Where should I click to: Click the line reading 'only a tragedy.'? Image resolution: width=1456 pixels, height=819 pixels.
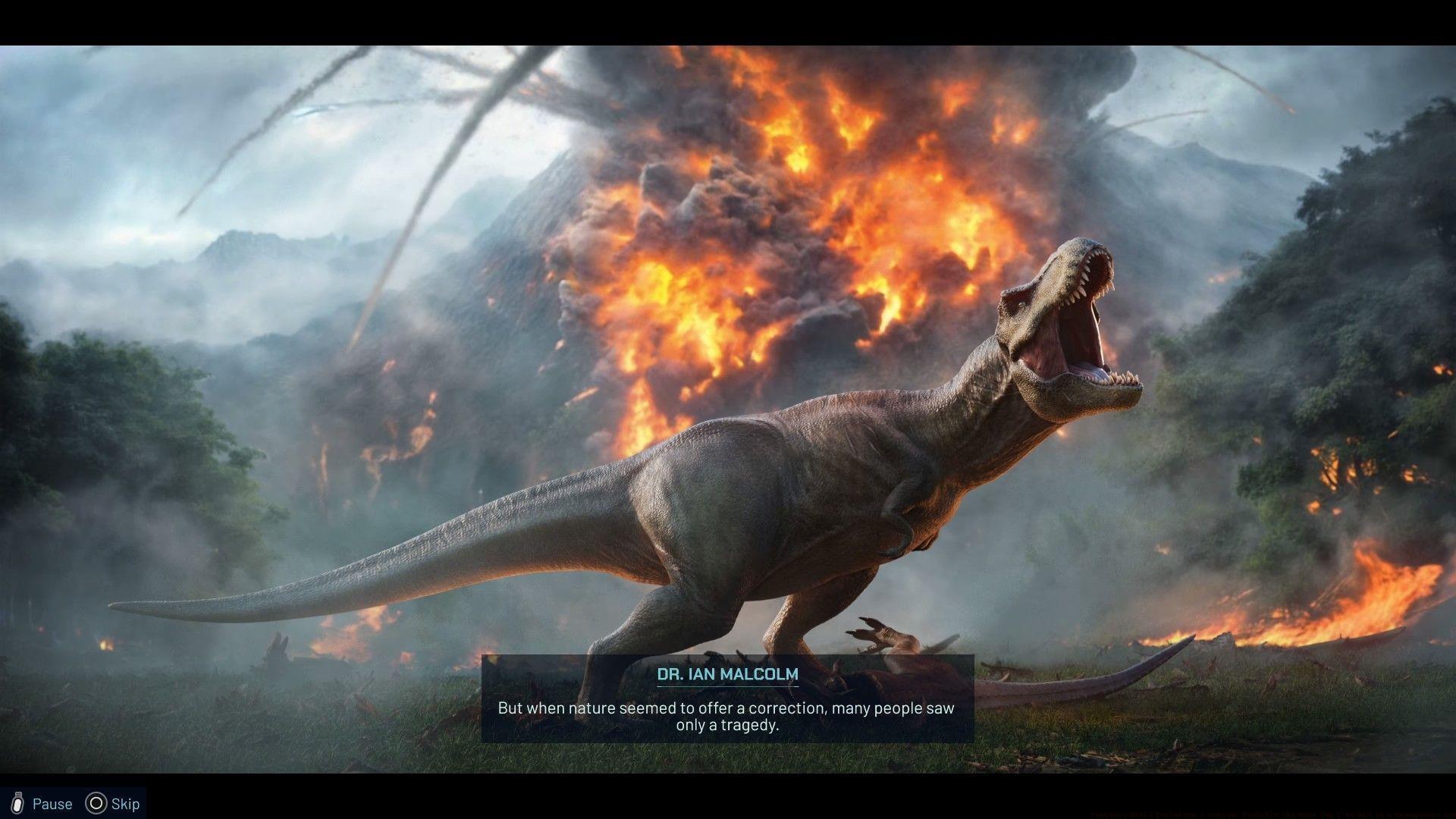(x=727, y=726)
